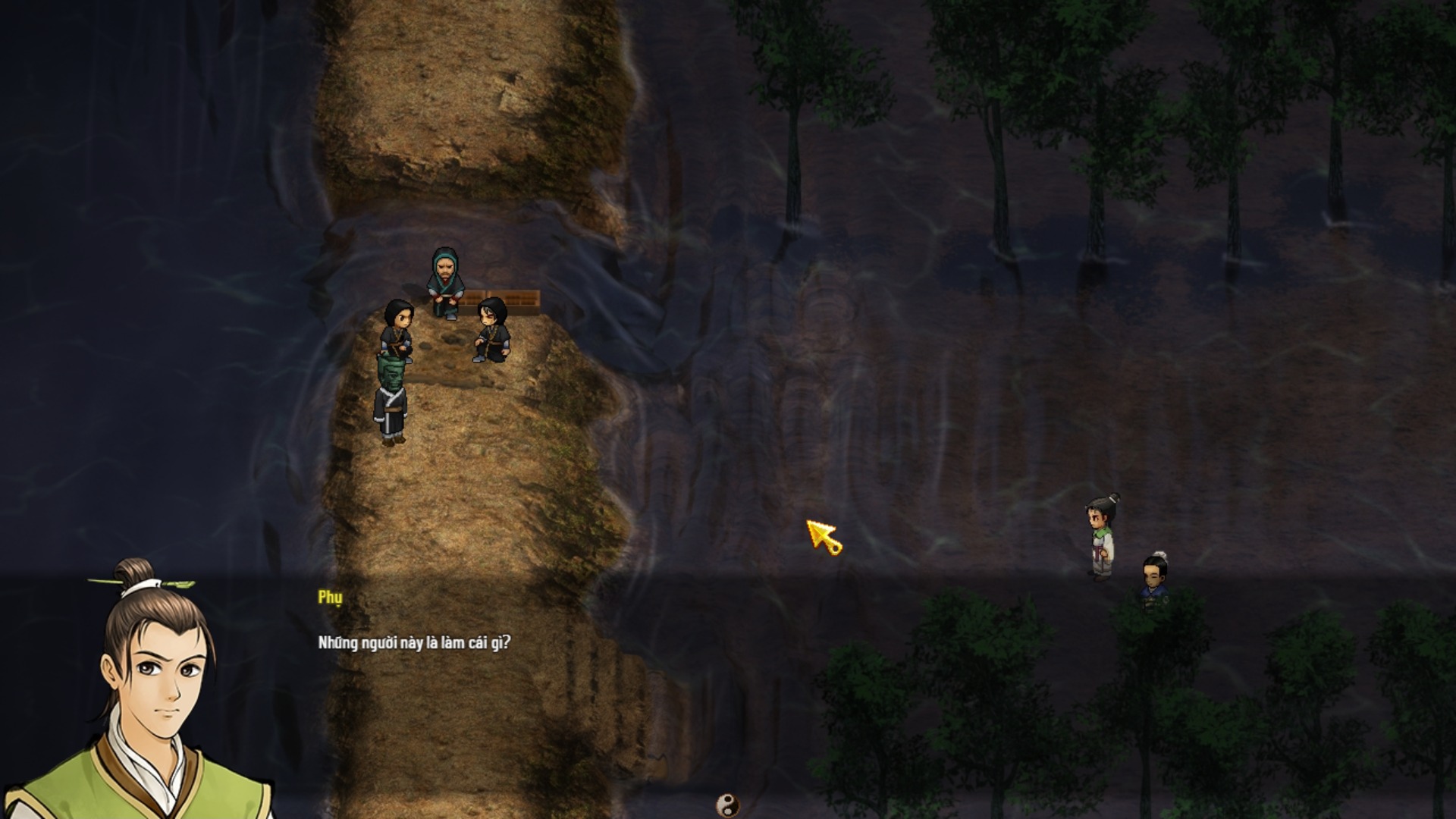This screenshot has height=819, width=1456.
Task: Click the wooden bench on the cliff
Action: pyautogui.click(x=512, y=296)
